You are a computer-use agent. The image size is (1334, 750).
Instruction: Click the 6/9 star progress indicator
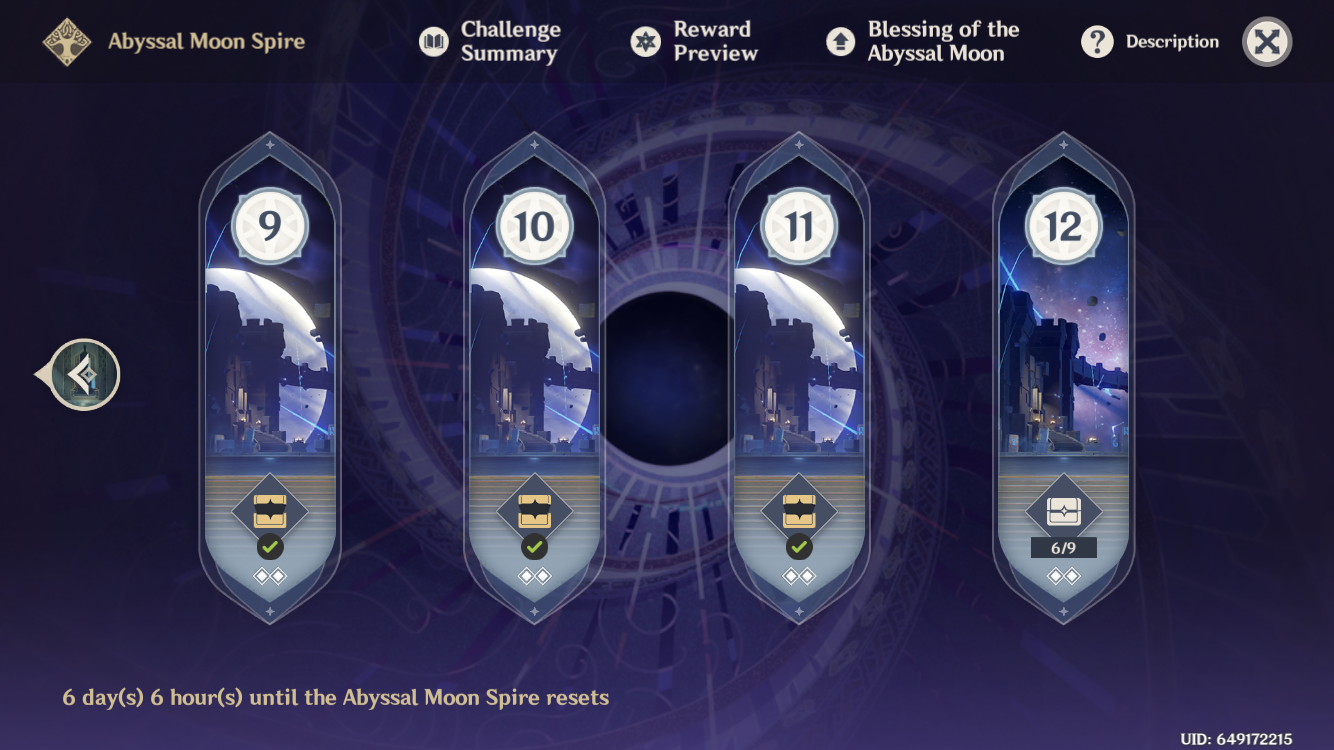click(x=1063, y=547)
